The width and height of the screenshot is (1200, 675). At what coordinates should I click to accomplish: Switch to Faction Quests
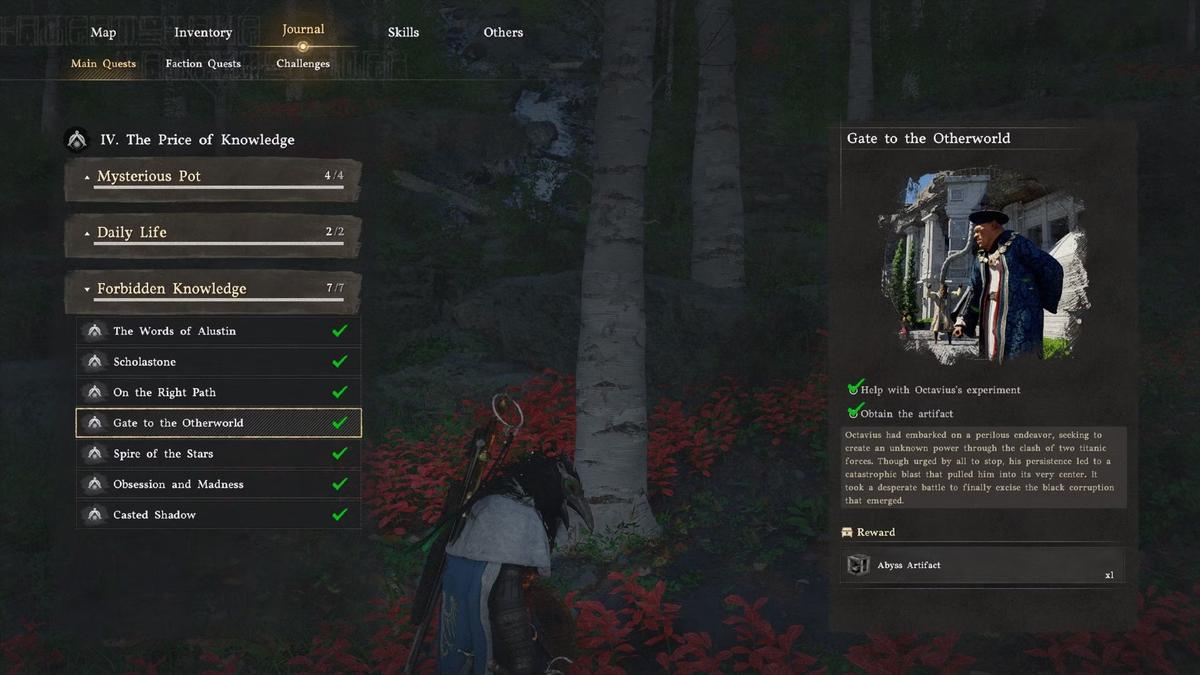pos(203,64)
